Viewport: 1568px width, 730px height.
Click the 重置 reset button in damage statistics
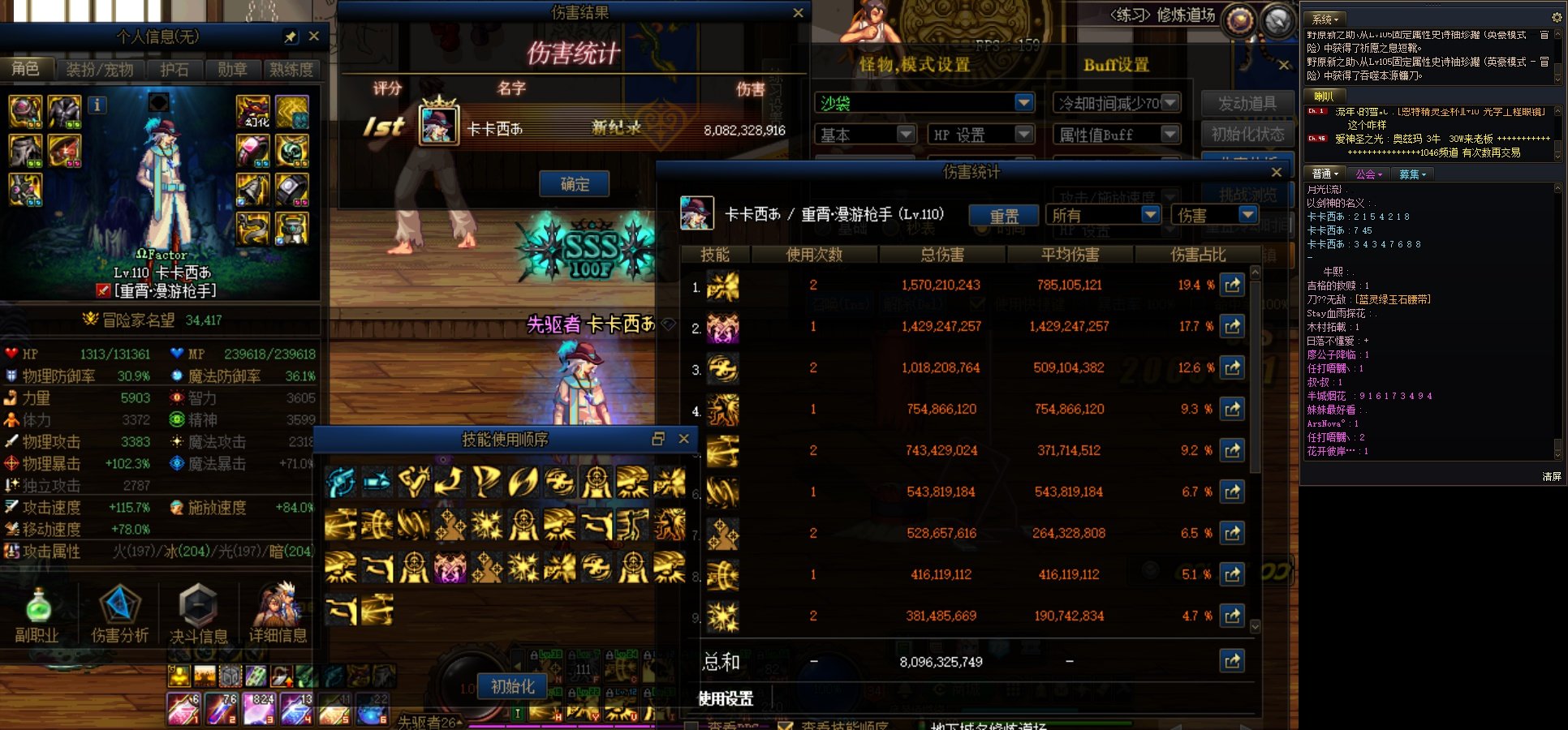1004,215
